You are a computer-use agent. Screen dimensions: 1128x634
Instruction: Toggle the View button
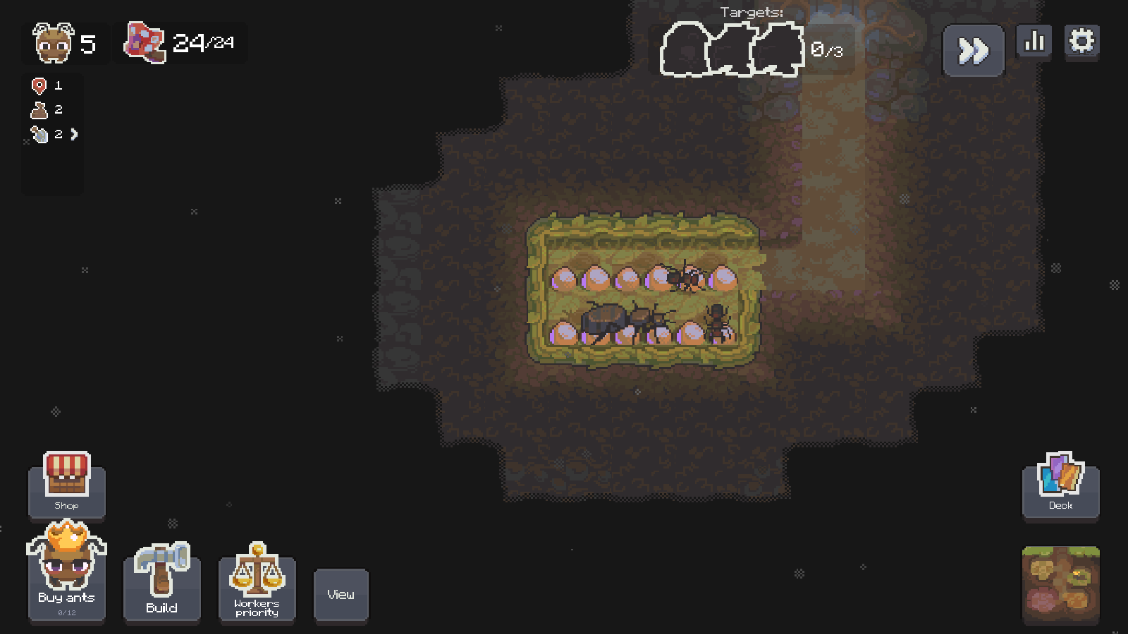click(x=341, y=594)
